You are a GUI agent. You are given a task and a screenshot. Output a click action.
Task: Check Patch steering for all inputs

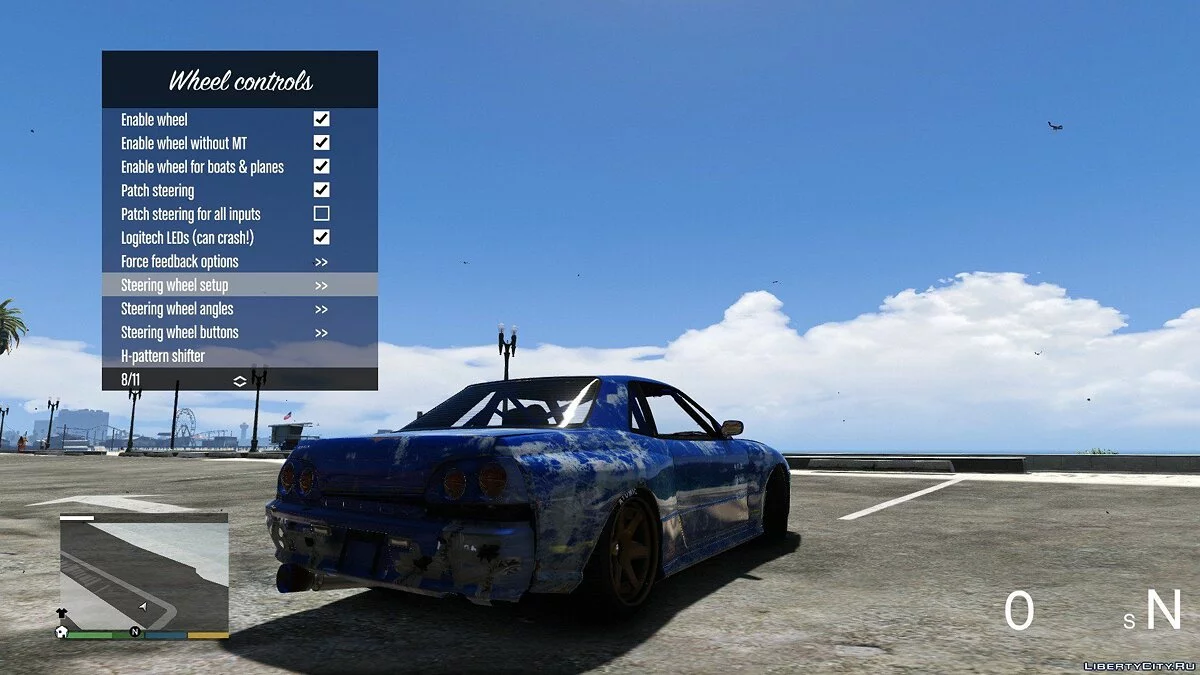[x=321, y=214]
